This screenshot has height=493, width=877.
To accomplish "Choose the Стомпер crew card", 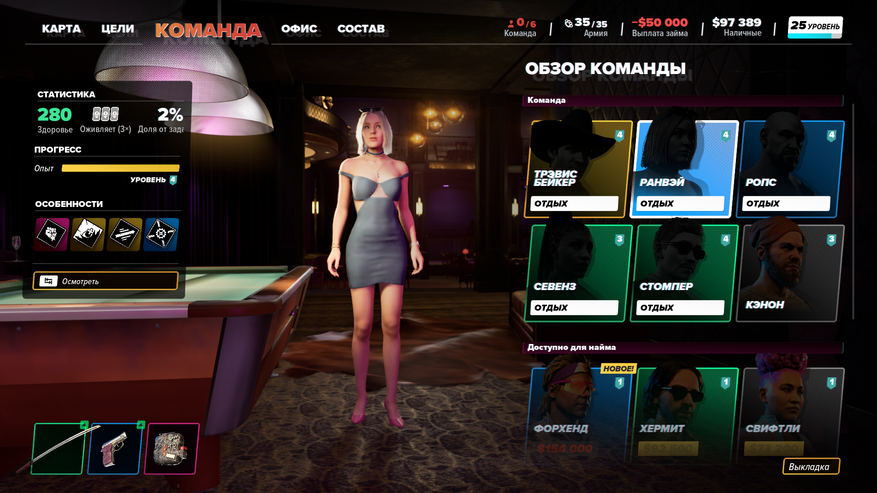I will click(687, 272).
